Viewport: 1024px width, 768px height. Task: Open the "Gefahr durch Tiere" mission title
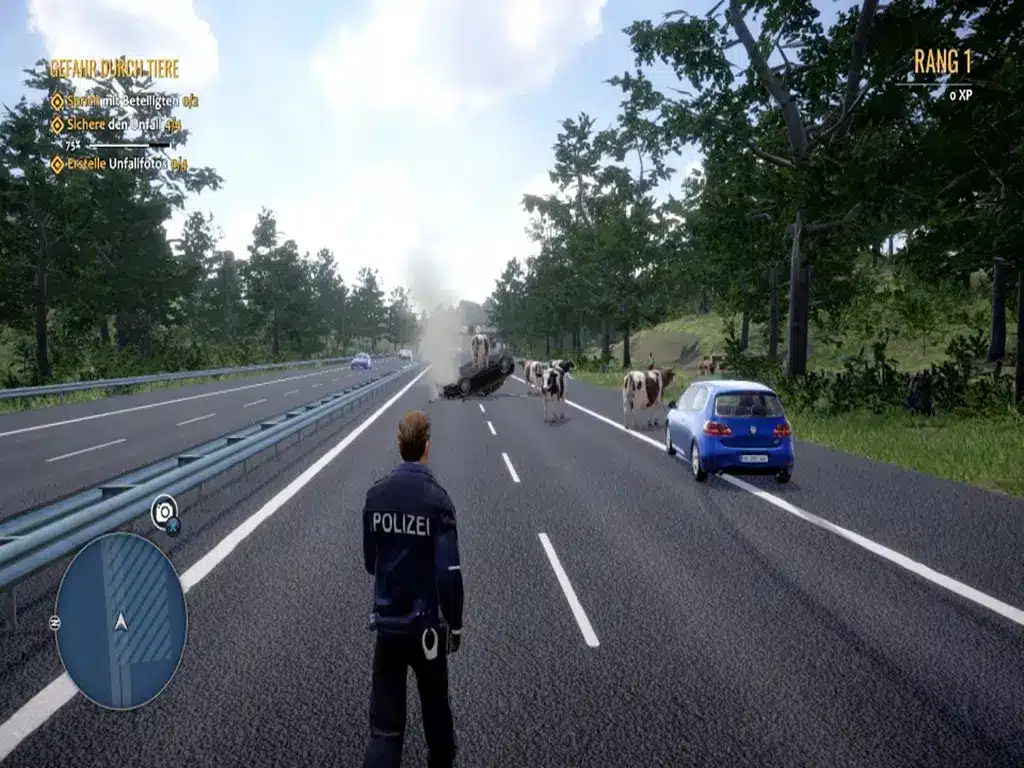114,69
